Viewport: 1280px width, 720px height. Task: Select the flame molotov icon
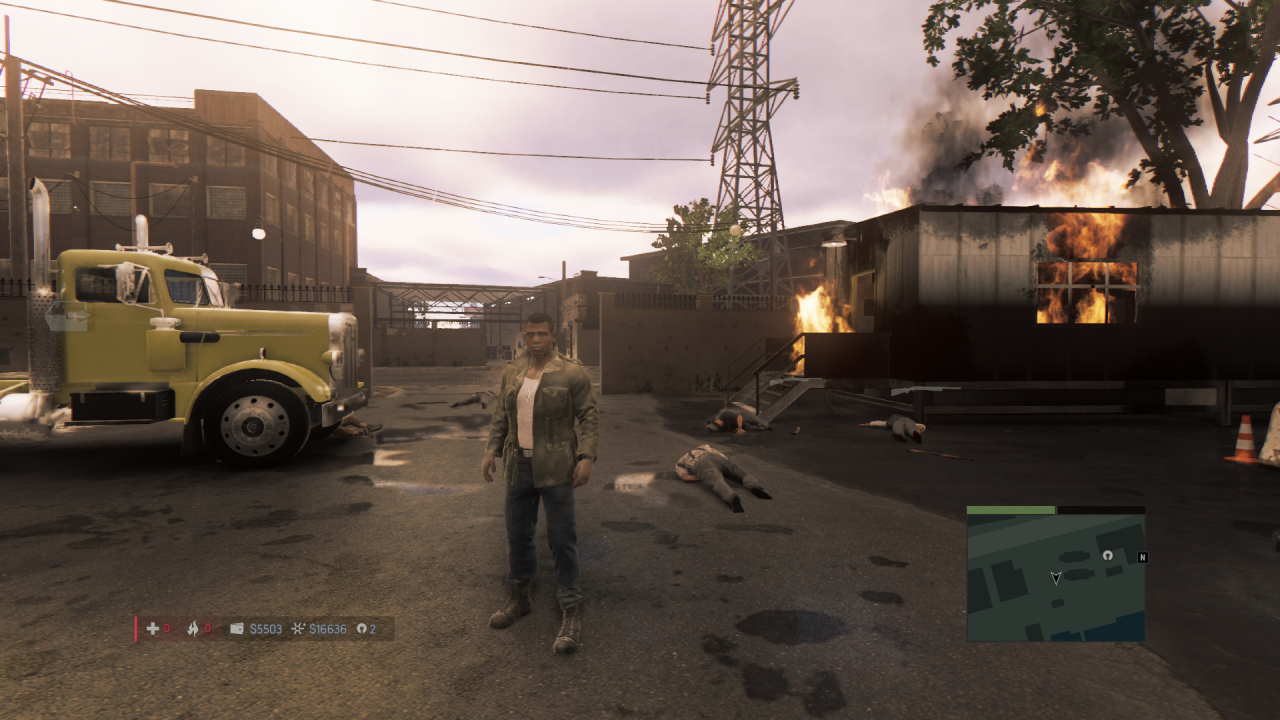tap(193, 629)
